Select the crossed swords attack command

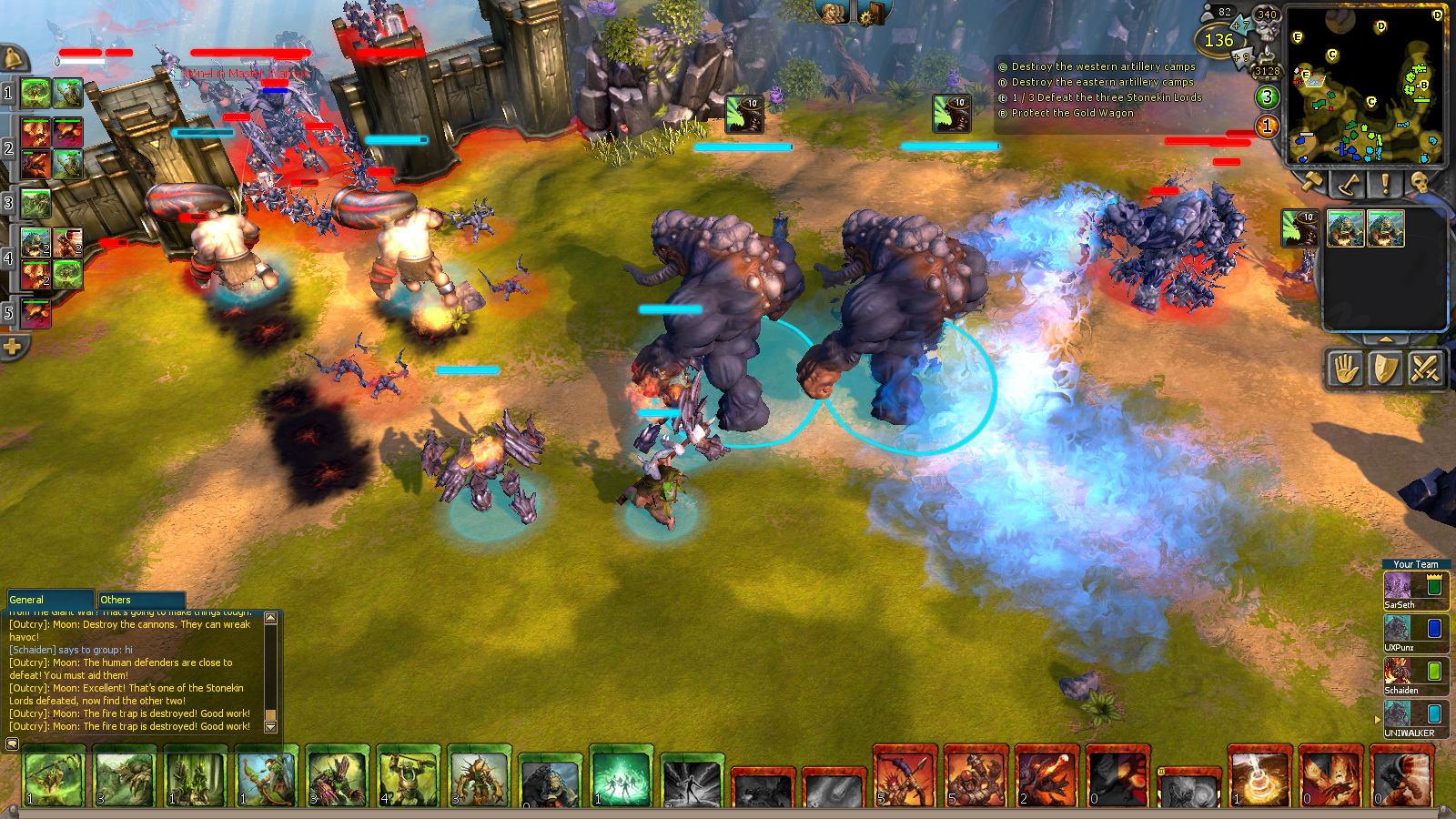click(1424, 369)
